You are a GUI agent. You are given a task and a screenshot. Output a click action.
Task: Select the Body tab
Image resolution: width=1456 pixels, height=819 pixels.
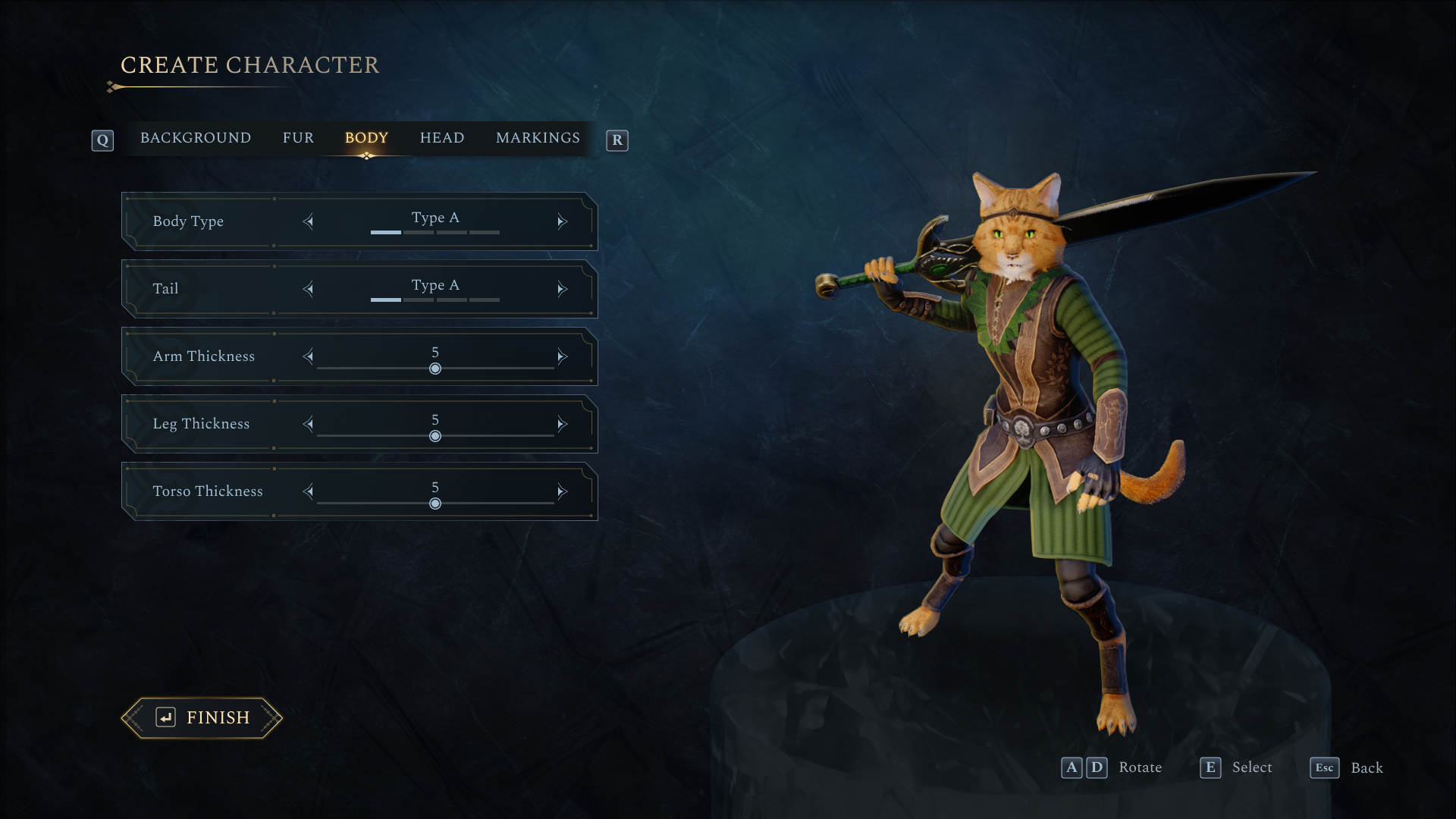(366, 138)
